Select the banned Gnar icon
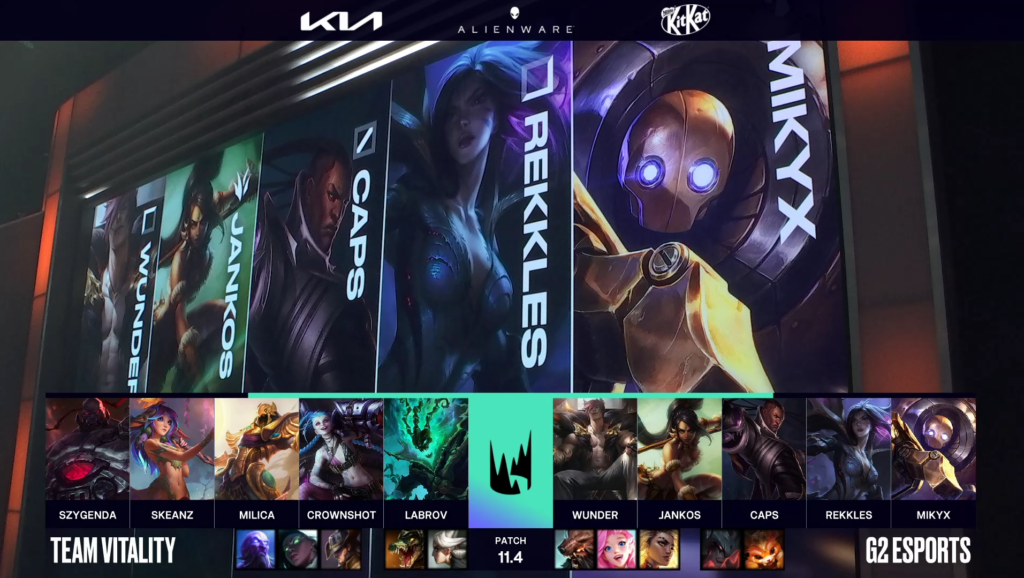 (x=764, y=549)
